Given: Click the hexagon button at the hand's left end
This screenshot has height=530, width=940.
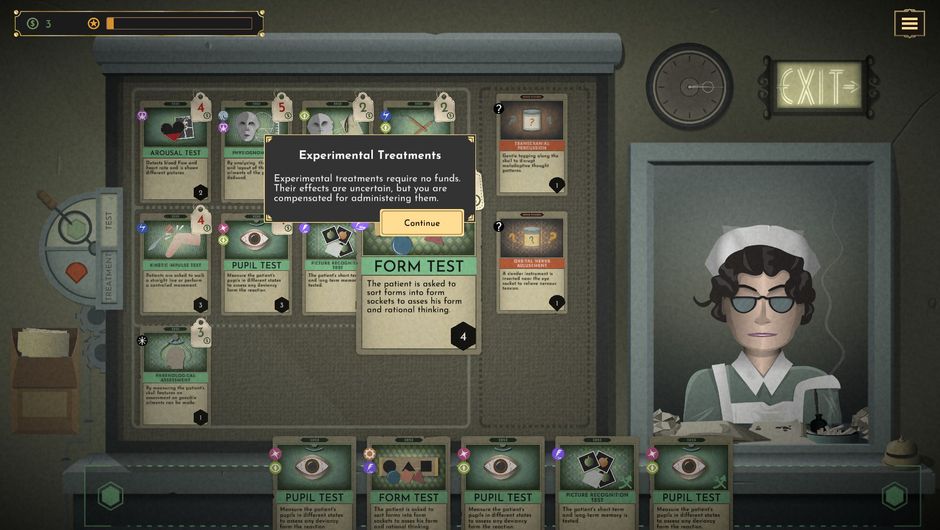Looking at the screenshot, I should [110, 496].
